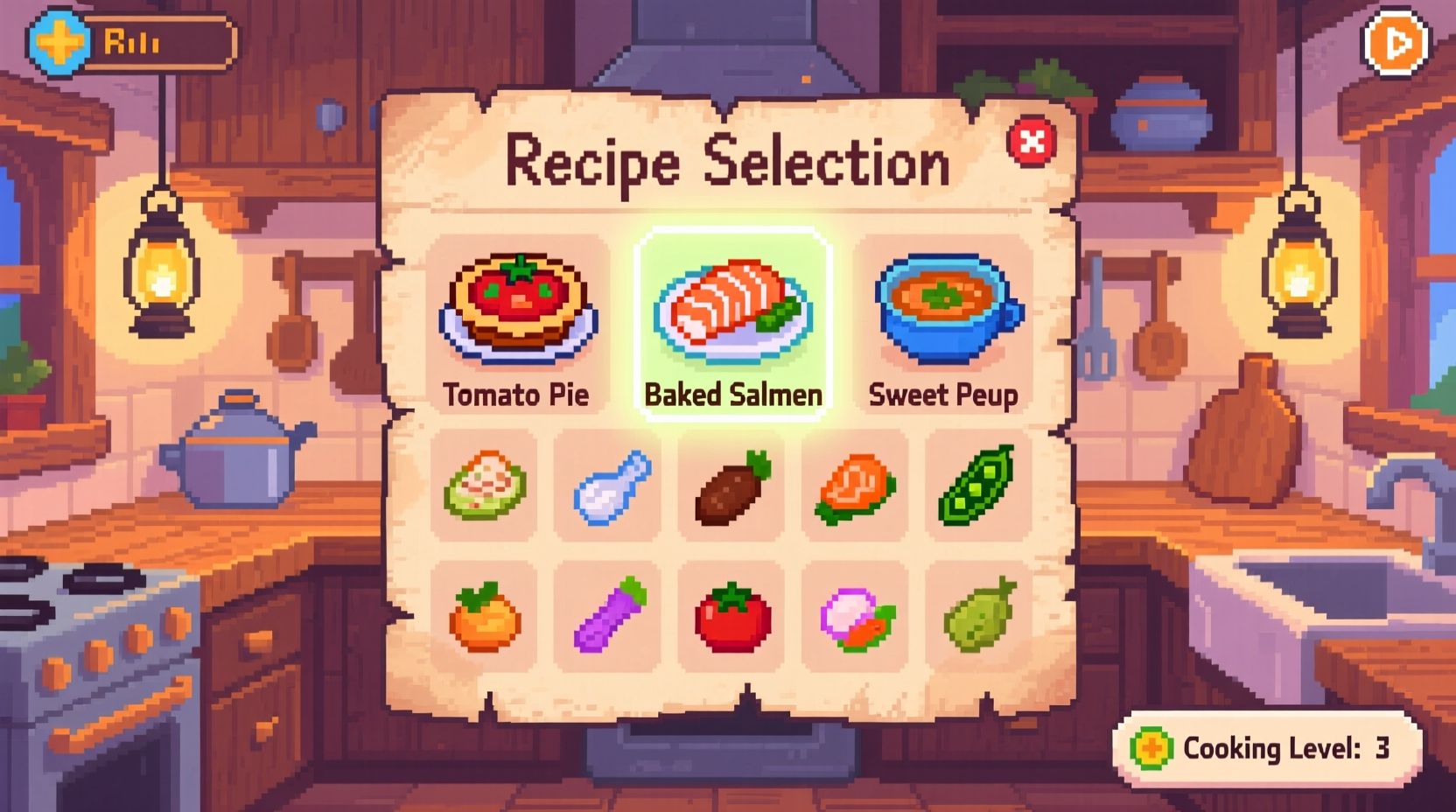Pick the raw salmon fillet ingredient

[855, 487]
